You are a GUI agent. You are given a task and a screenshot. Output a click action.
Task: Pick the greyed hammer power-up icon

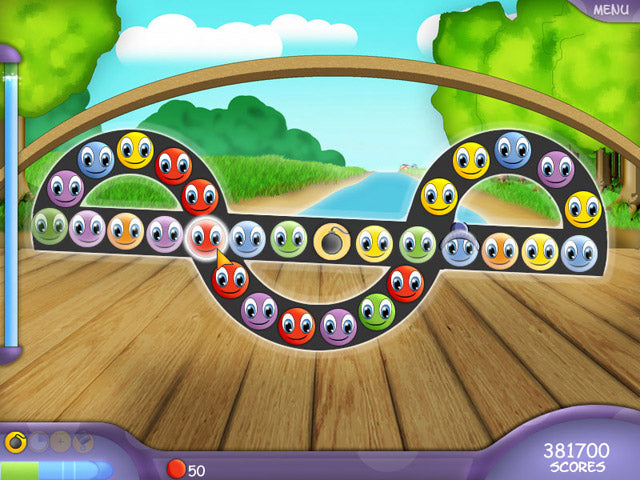tap(82, 439)
